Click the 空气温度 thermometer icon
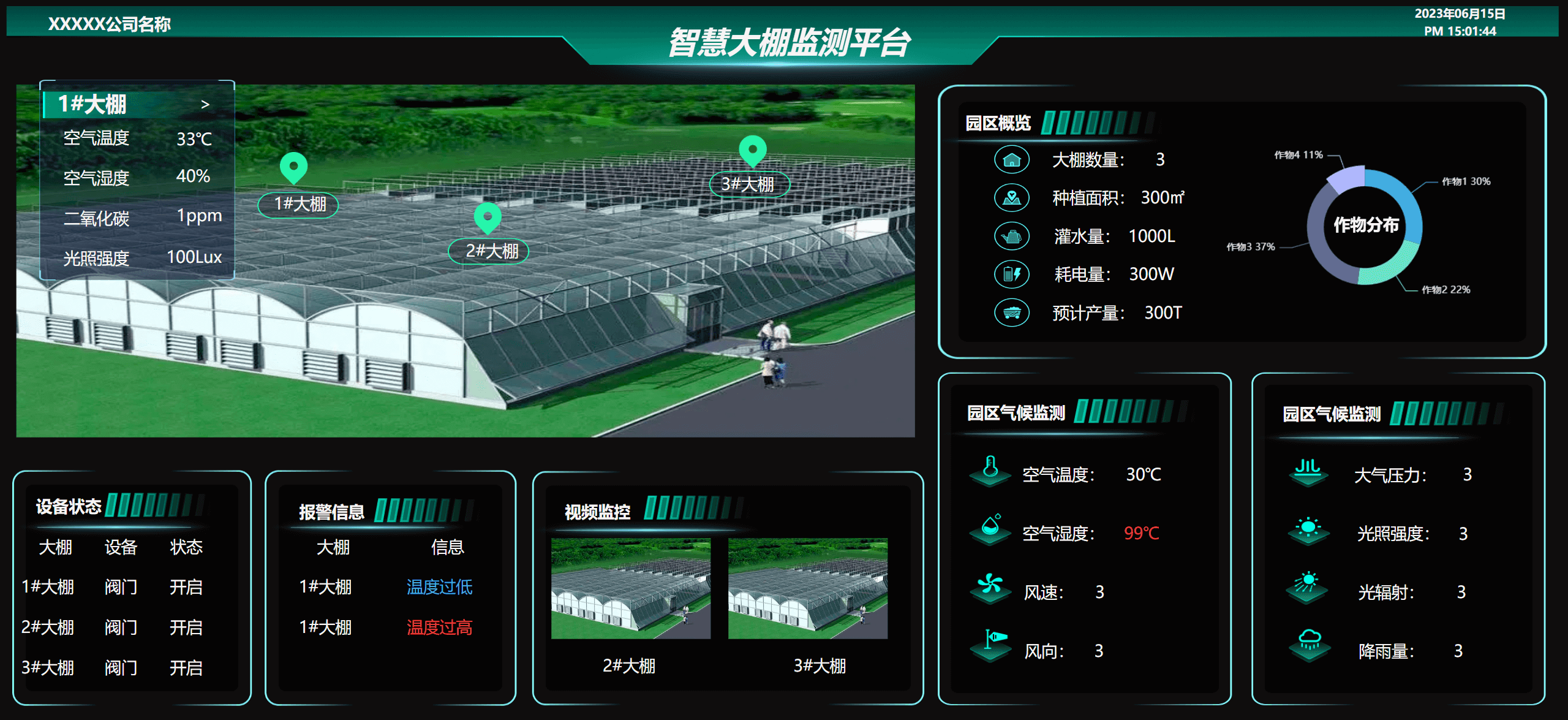1568x720 pixels. [990, 469]
